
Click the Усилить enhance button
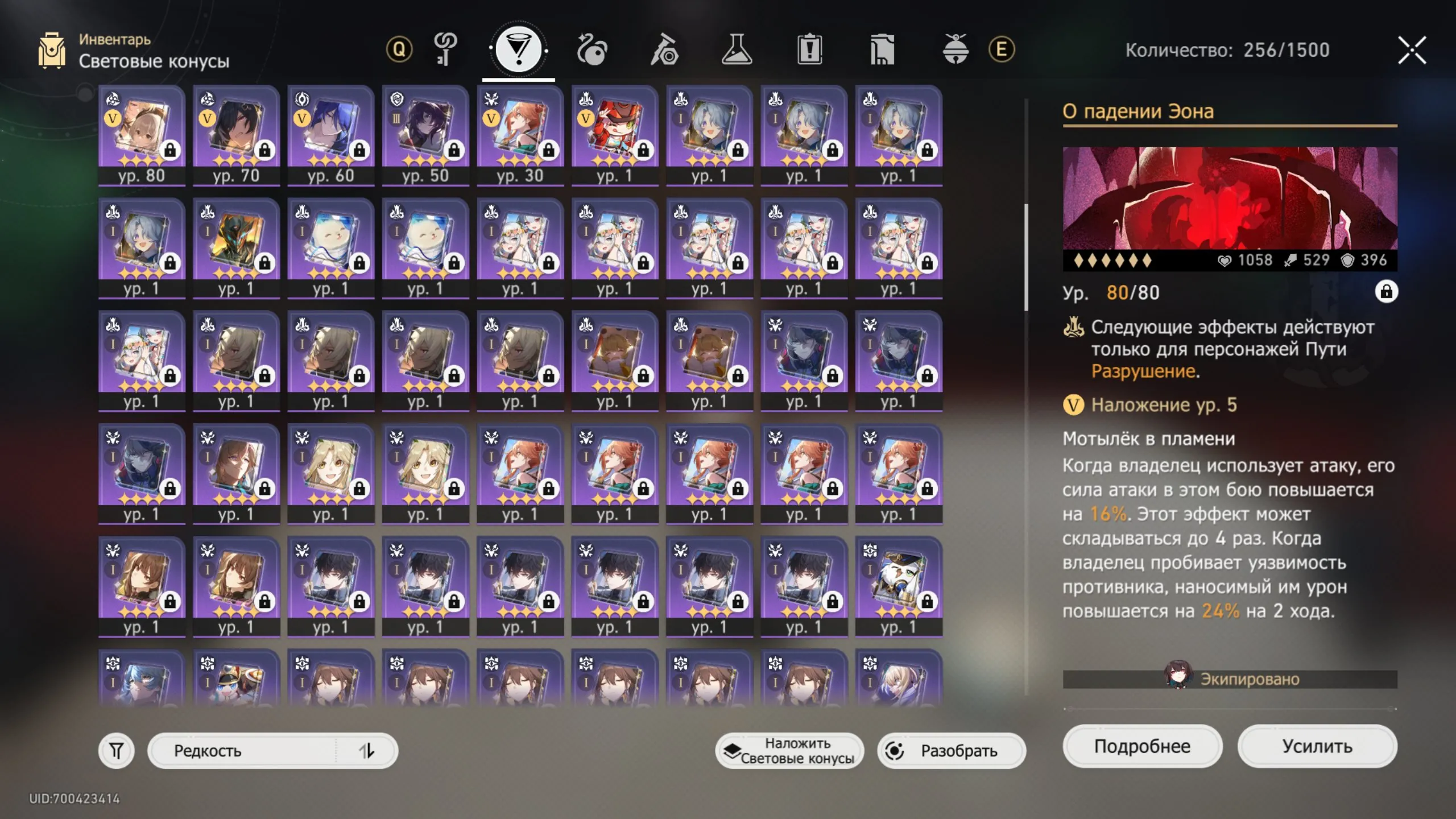(1317, 746)
